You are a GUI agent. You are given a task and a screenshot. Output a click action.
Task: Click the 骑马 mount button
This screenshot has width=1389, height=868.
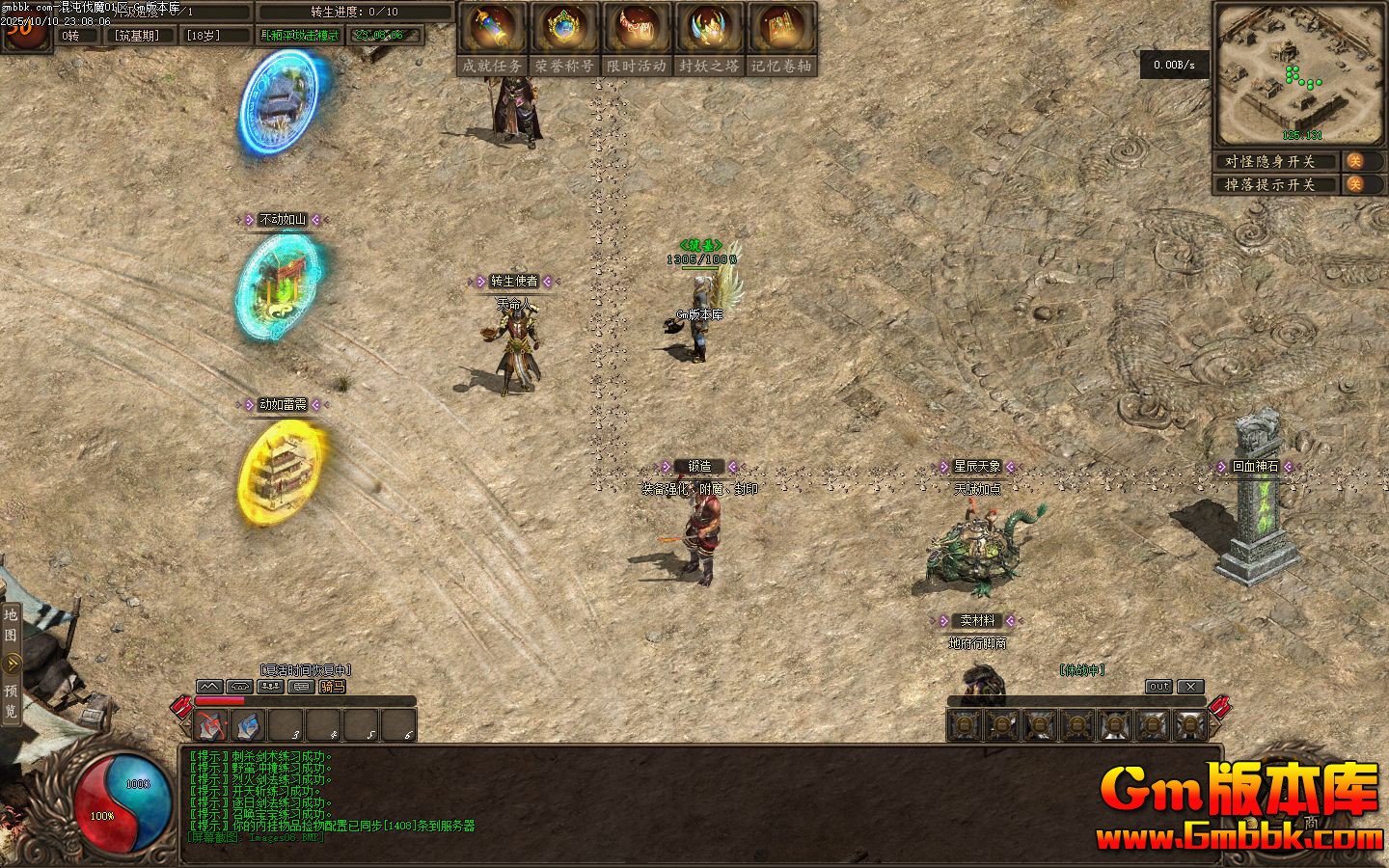(333, 687)
